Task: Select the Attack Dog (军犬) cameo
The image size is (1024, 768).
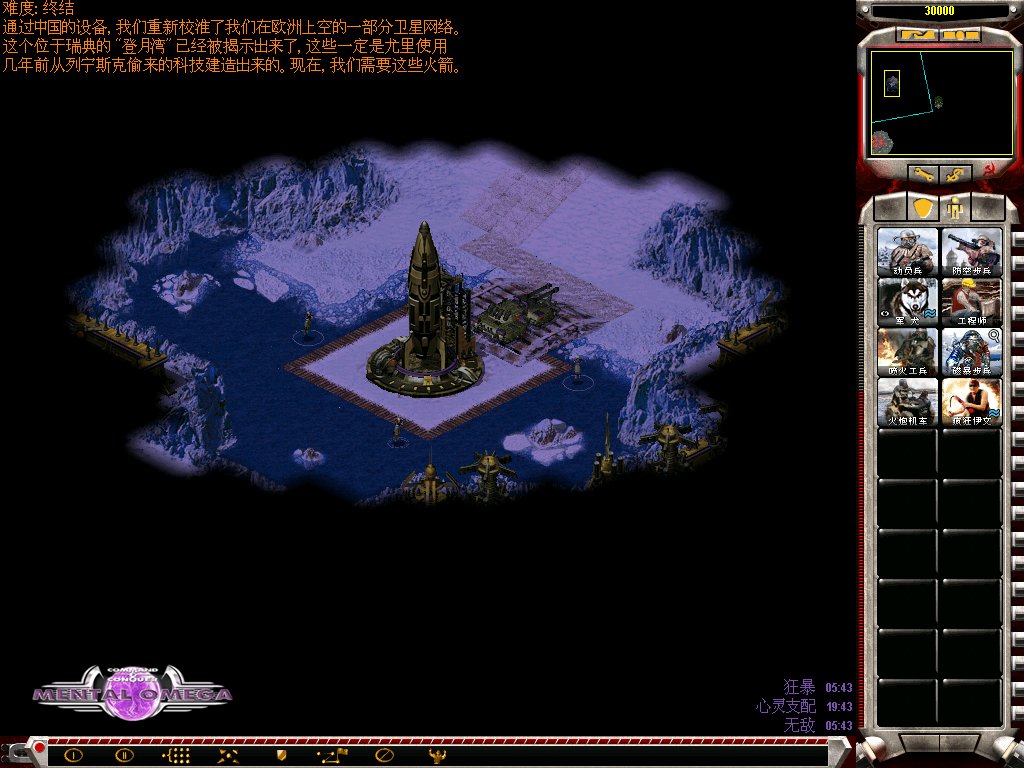Action: pyautogui.click(x=908, y=301)
